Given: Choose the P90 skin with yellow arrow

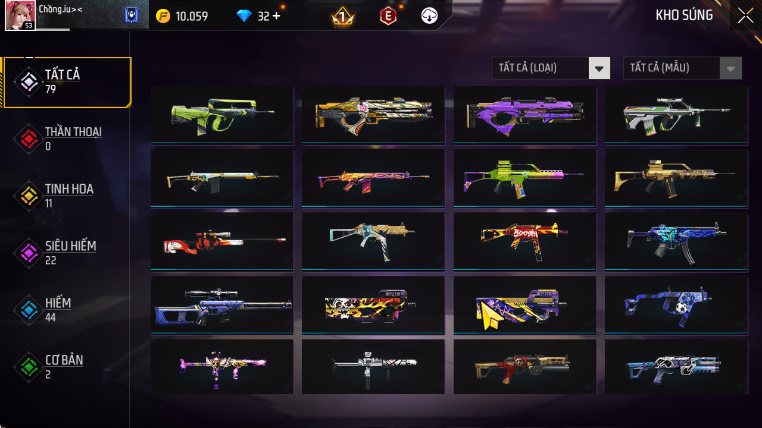Looking at the screenshot, I should pos(524,304).
